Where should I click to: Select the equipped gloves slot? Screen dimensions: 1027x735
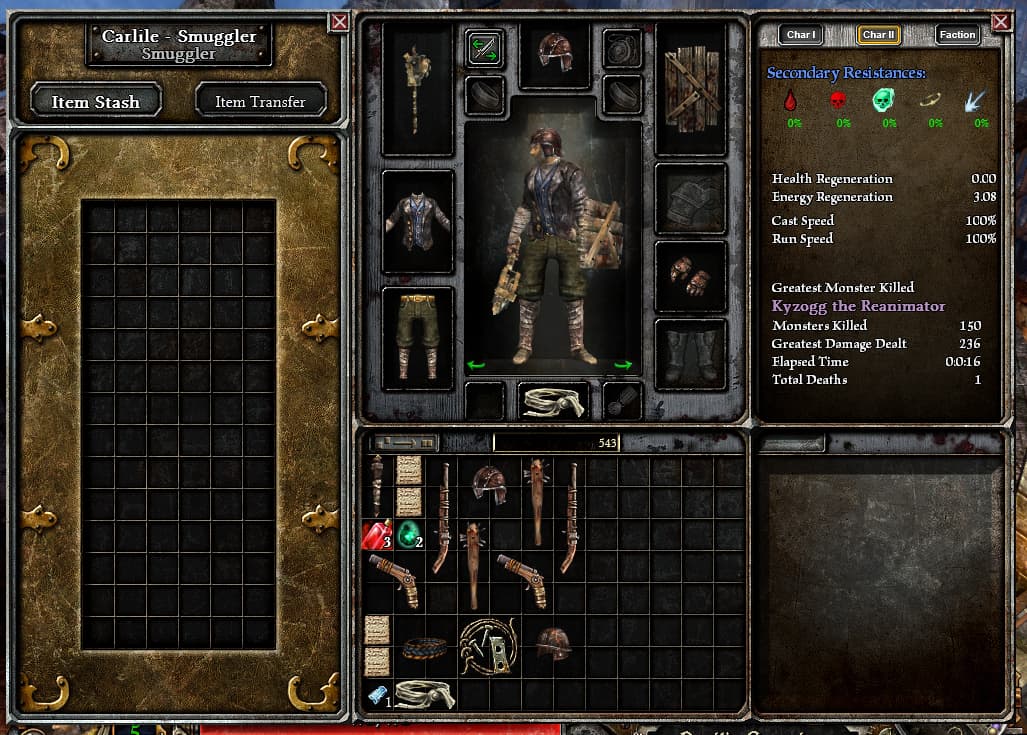point(691,275)
